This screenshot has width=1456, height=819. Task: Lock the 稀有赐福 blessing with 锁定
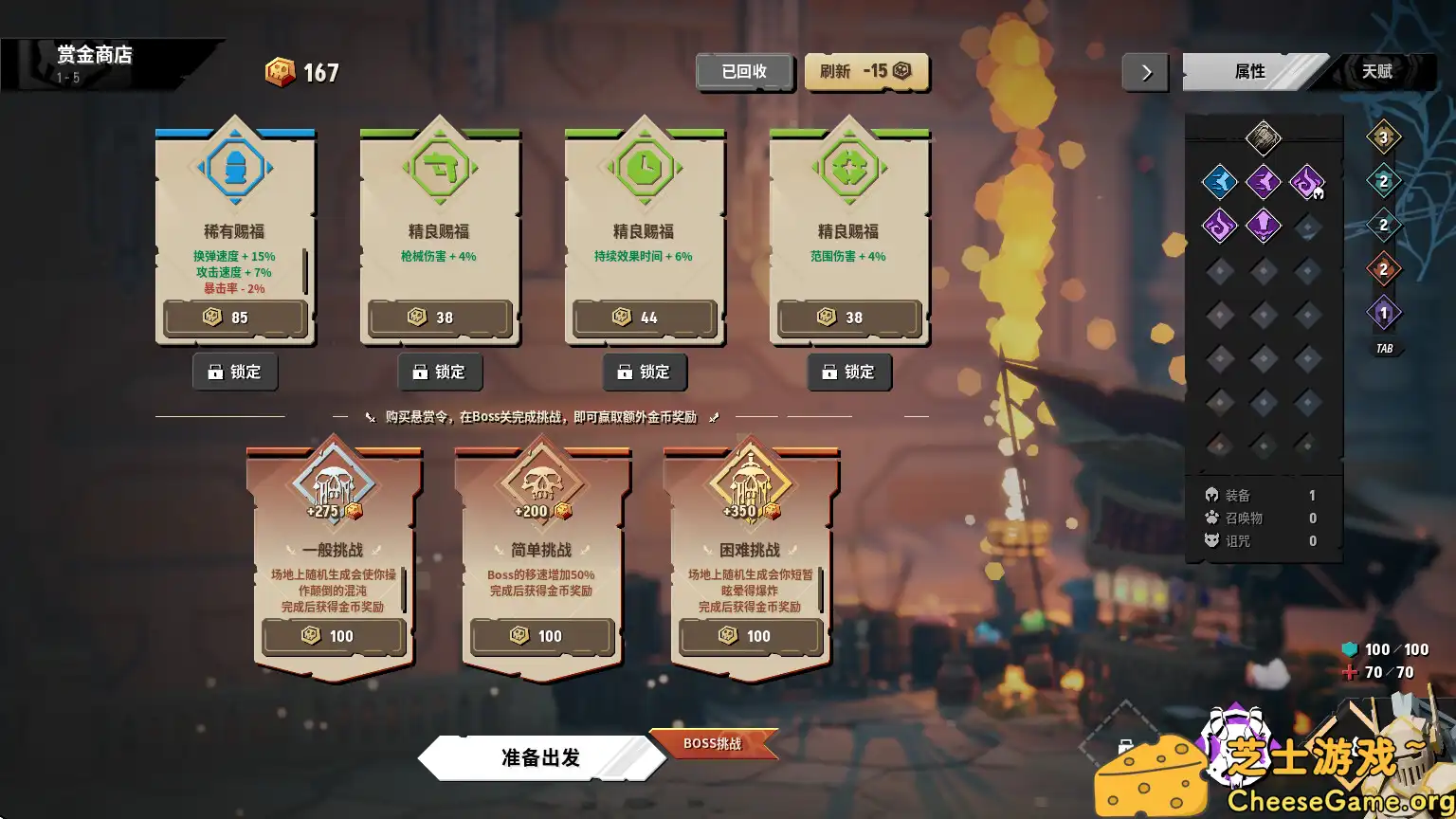coord(235,372)
